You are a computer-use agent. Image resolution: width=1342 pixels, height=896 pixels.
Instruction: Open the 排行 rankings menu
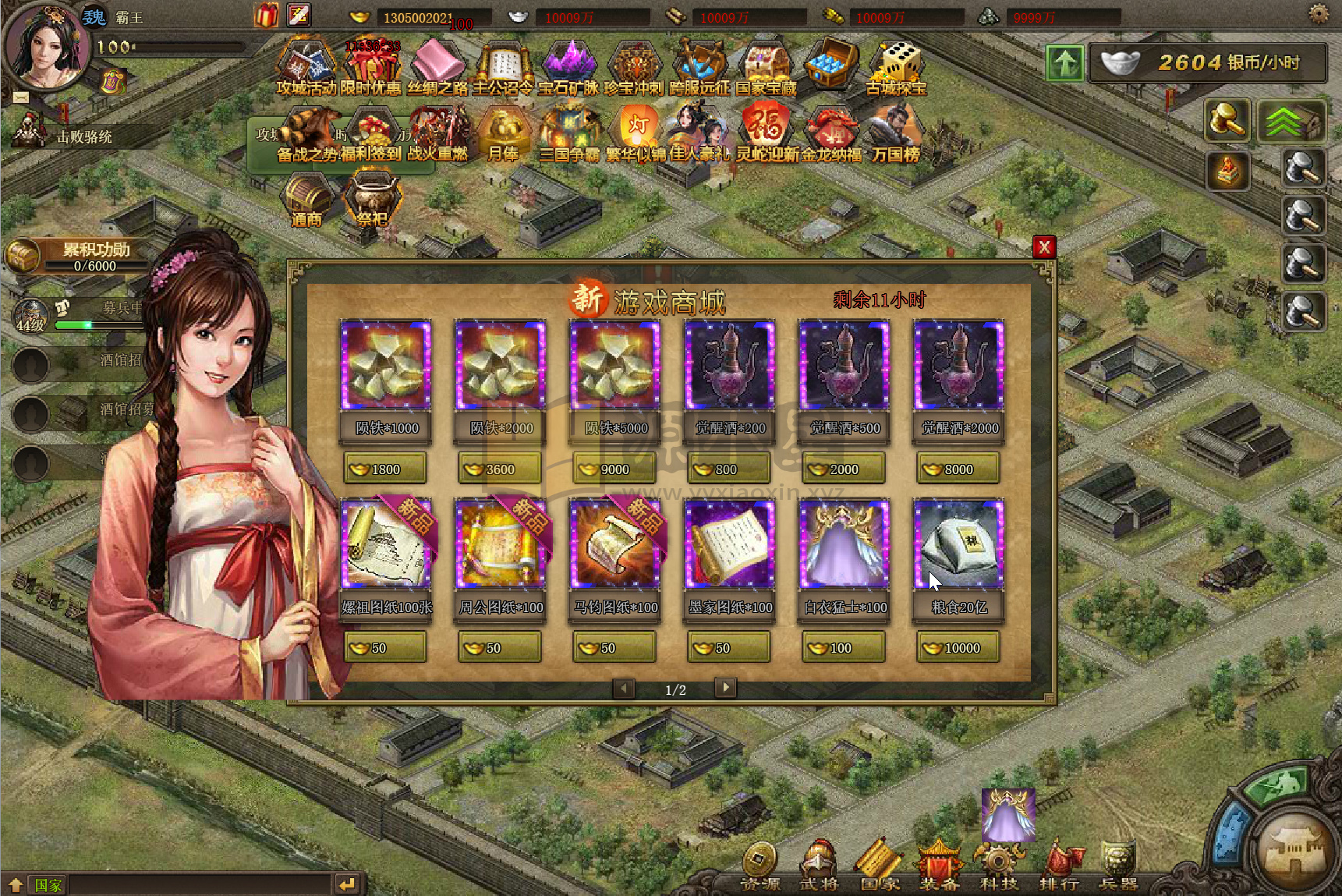click(1059, 867)
